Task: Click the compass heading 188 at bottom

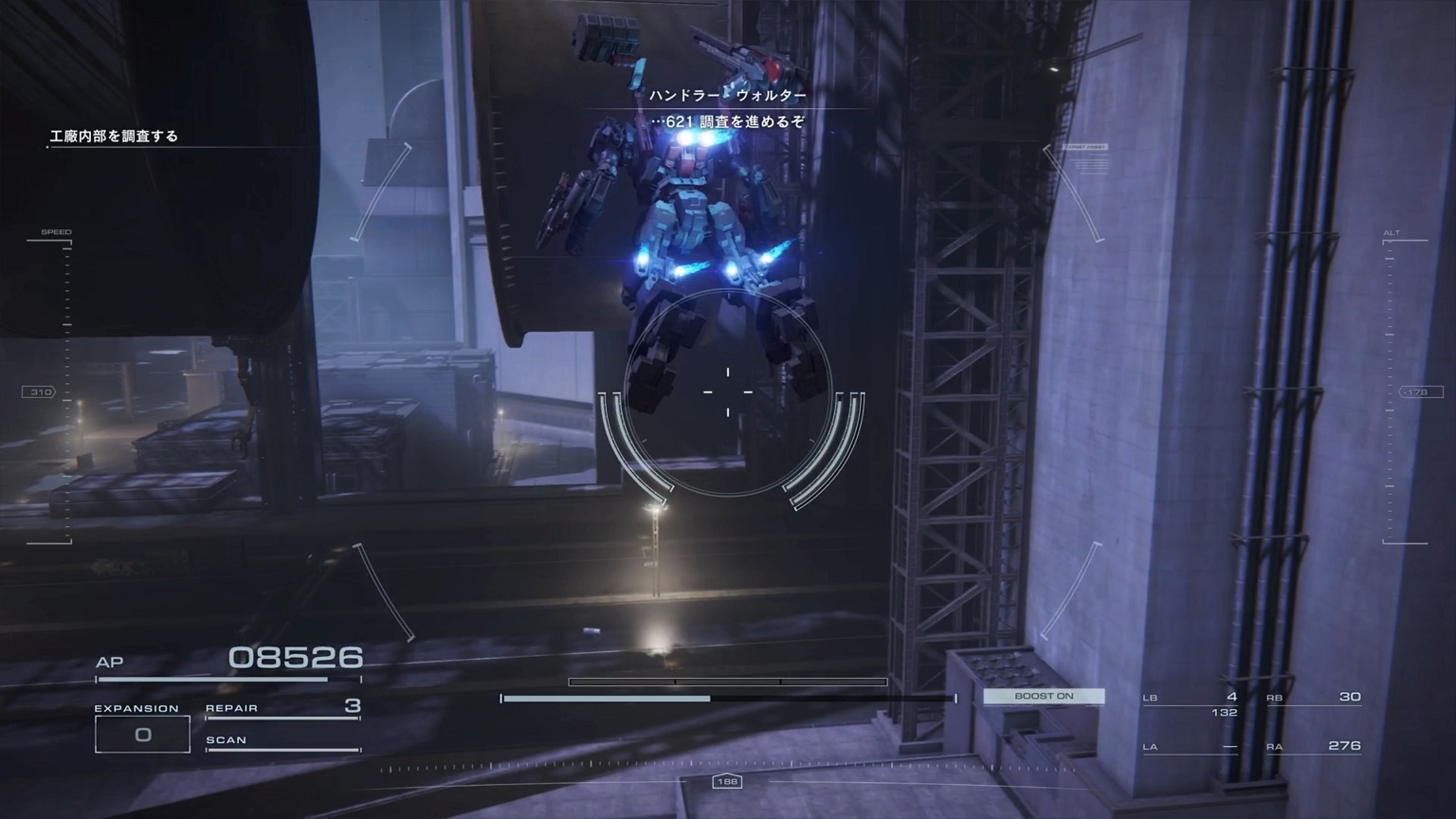Action: tap(728, 782)
